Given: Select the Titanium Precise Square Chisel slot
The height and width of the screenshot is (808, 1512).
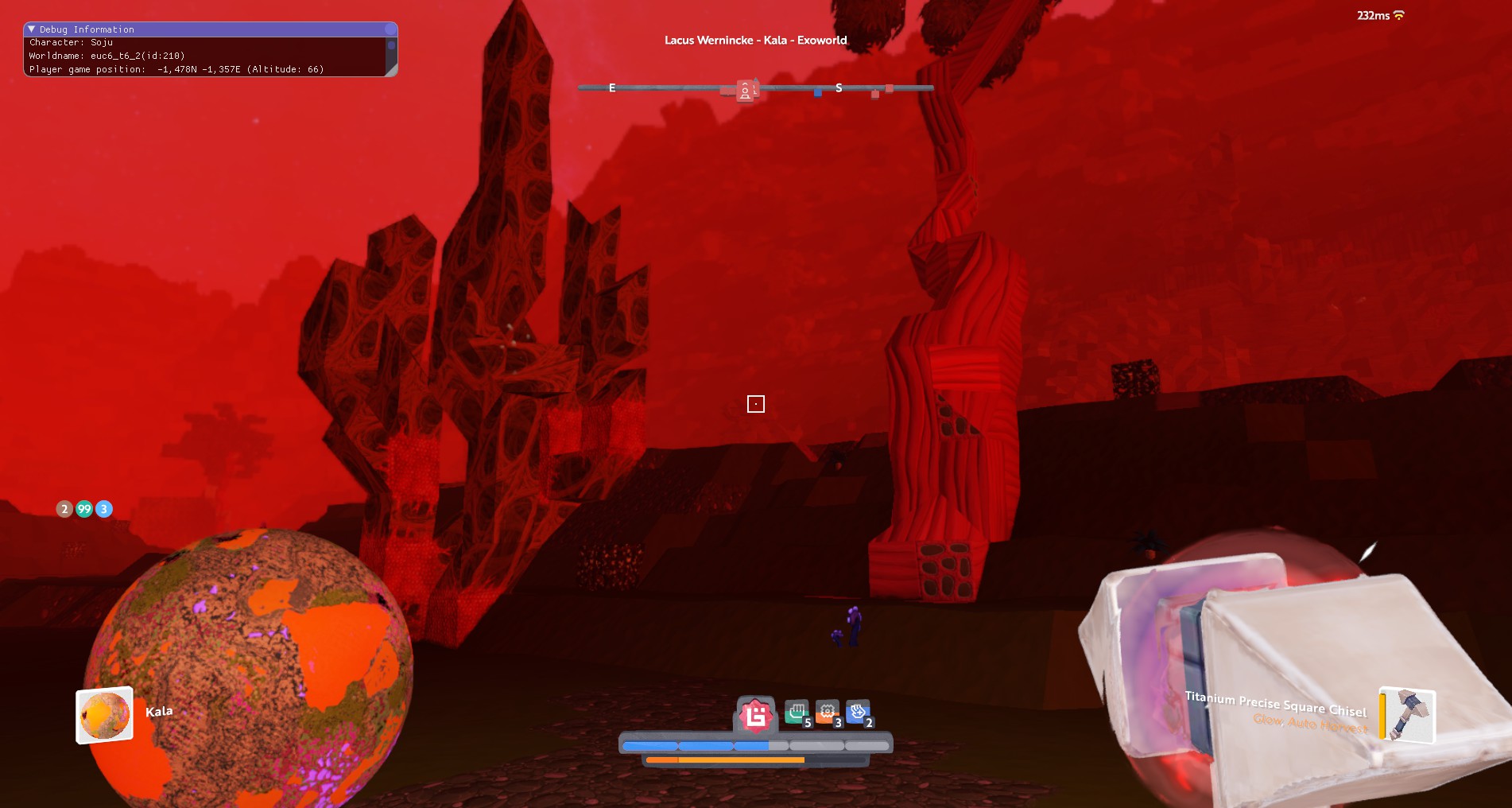Looking at the screenshot, I should click(x=1407, y=714).
